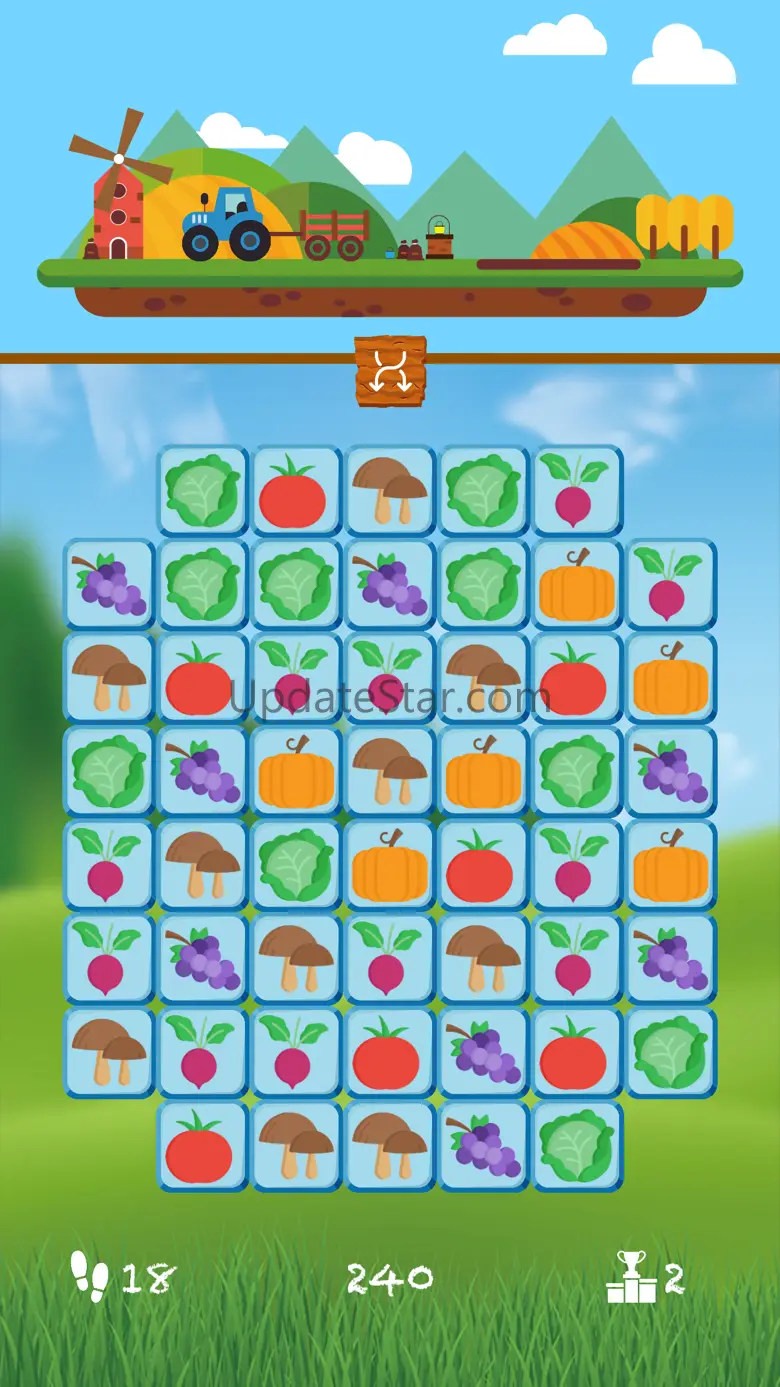Viewport: 780px width, 1387px height.
Task: Activate the wooden shuffle sign button
Action: click(x=390, y=371)
